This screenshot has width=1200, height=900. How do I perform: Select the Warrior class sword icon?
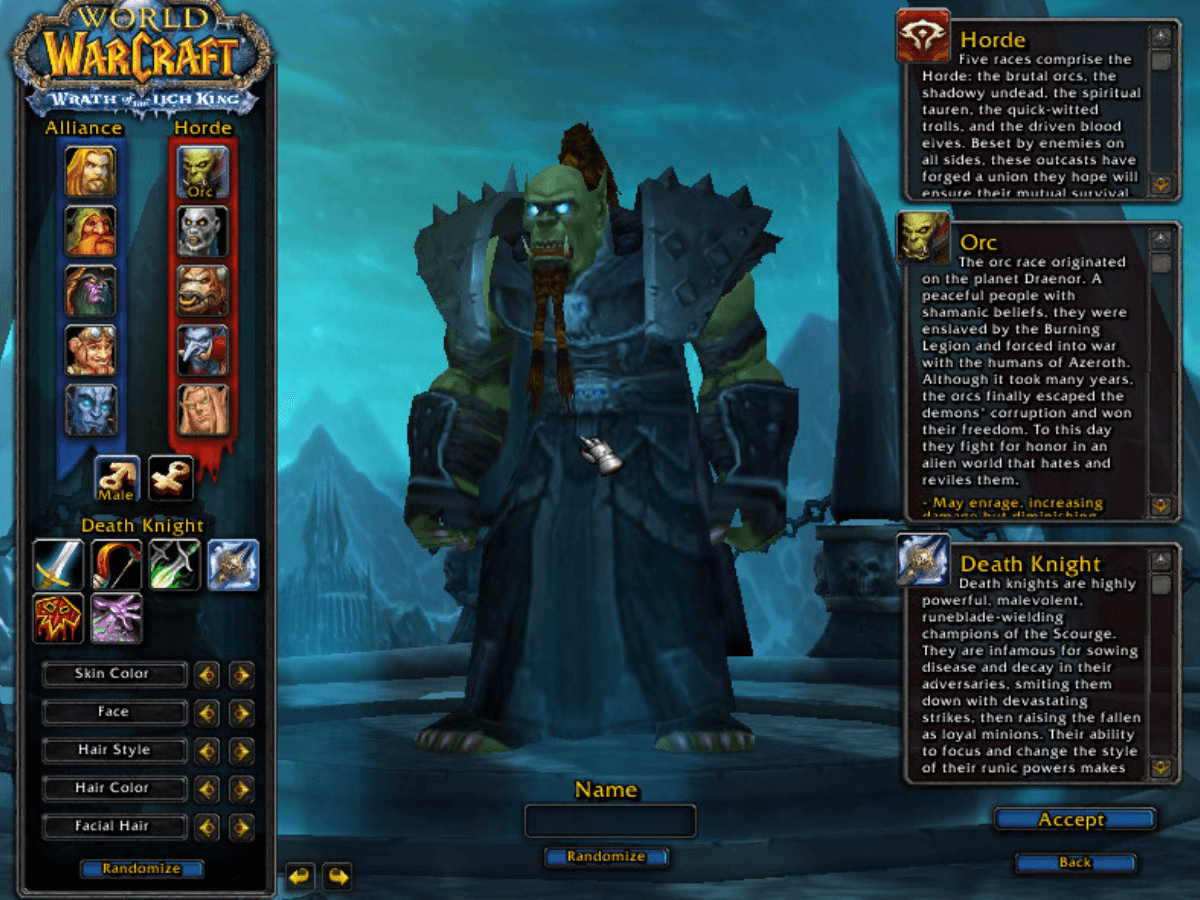pos(58,565)
